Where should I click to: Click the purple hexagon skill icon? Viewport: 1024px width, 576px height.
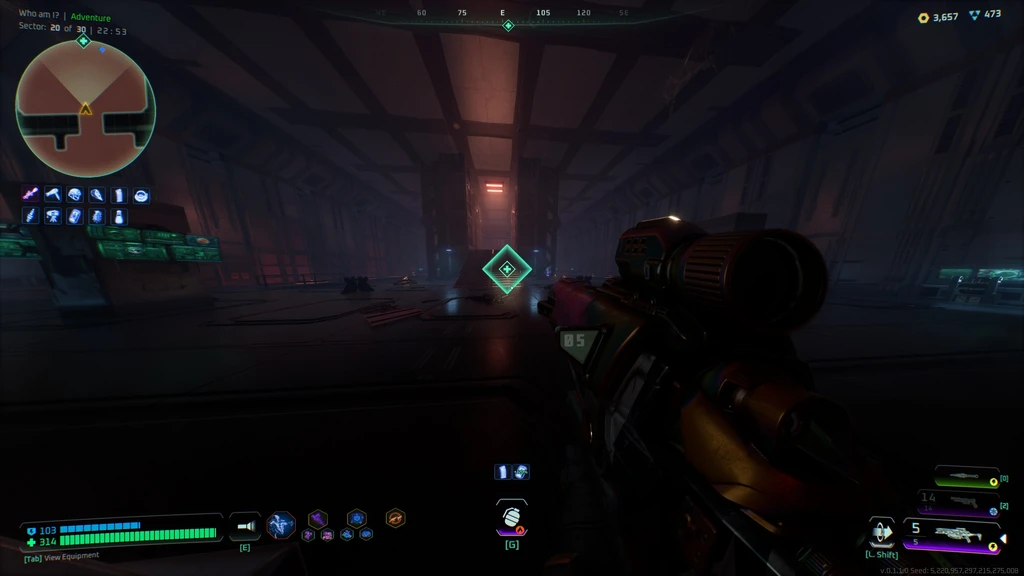(x=317, y=518)
